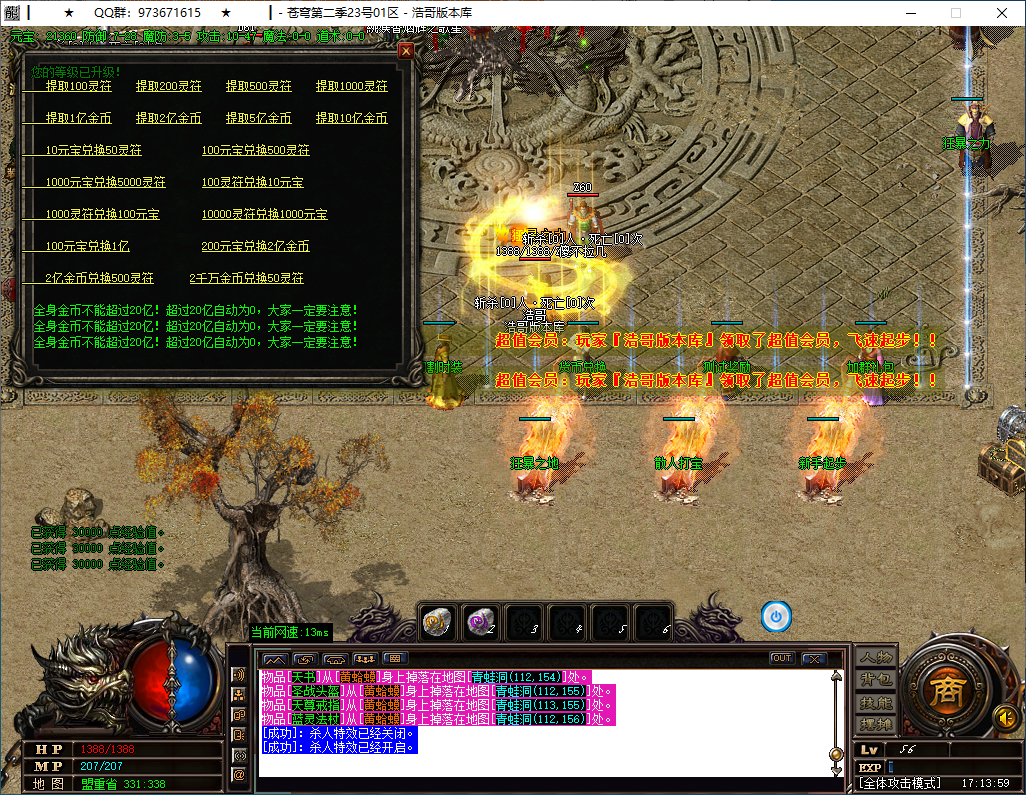Select 提取1000灵符 option

point(352,86)
